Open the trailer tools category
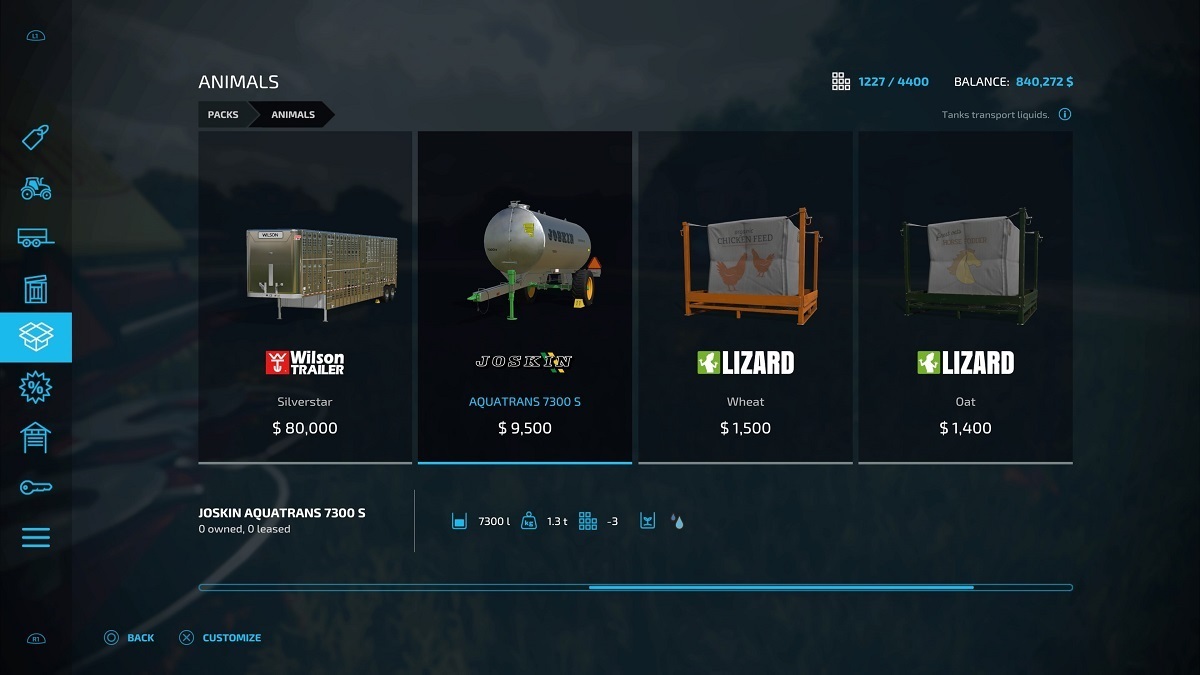The image size is (1200, 675). pos(35,238)
